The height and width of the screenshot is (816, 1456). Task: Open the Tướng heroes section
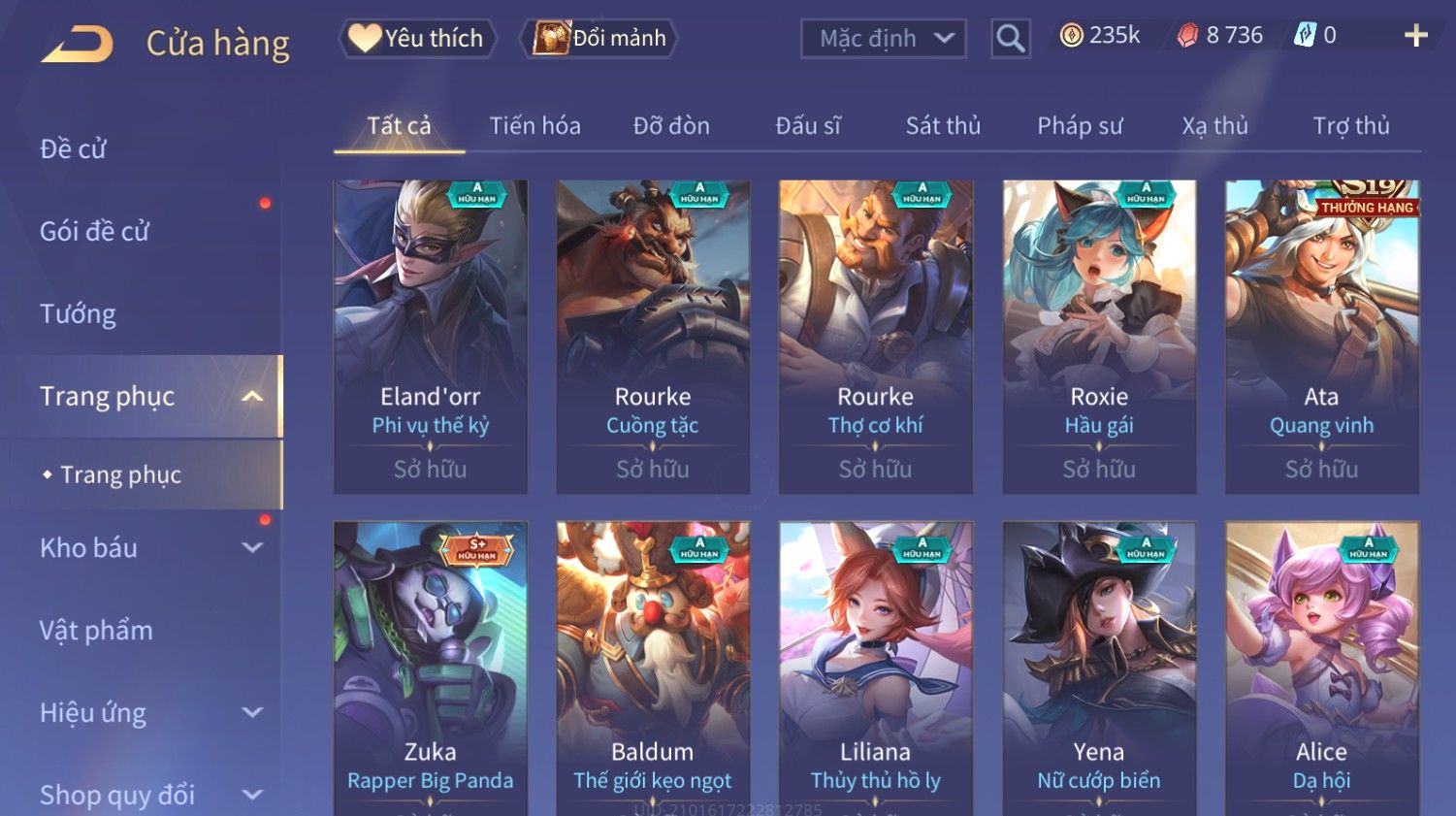78,314
